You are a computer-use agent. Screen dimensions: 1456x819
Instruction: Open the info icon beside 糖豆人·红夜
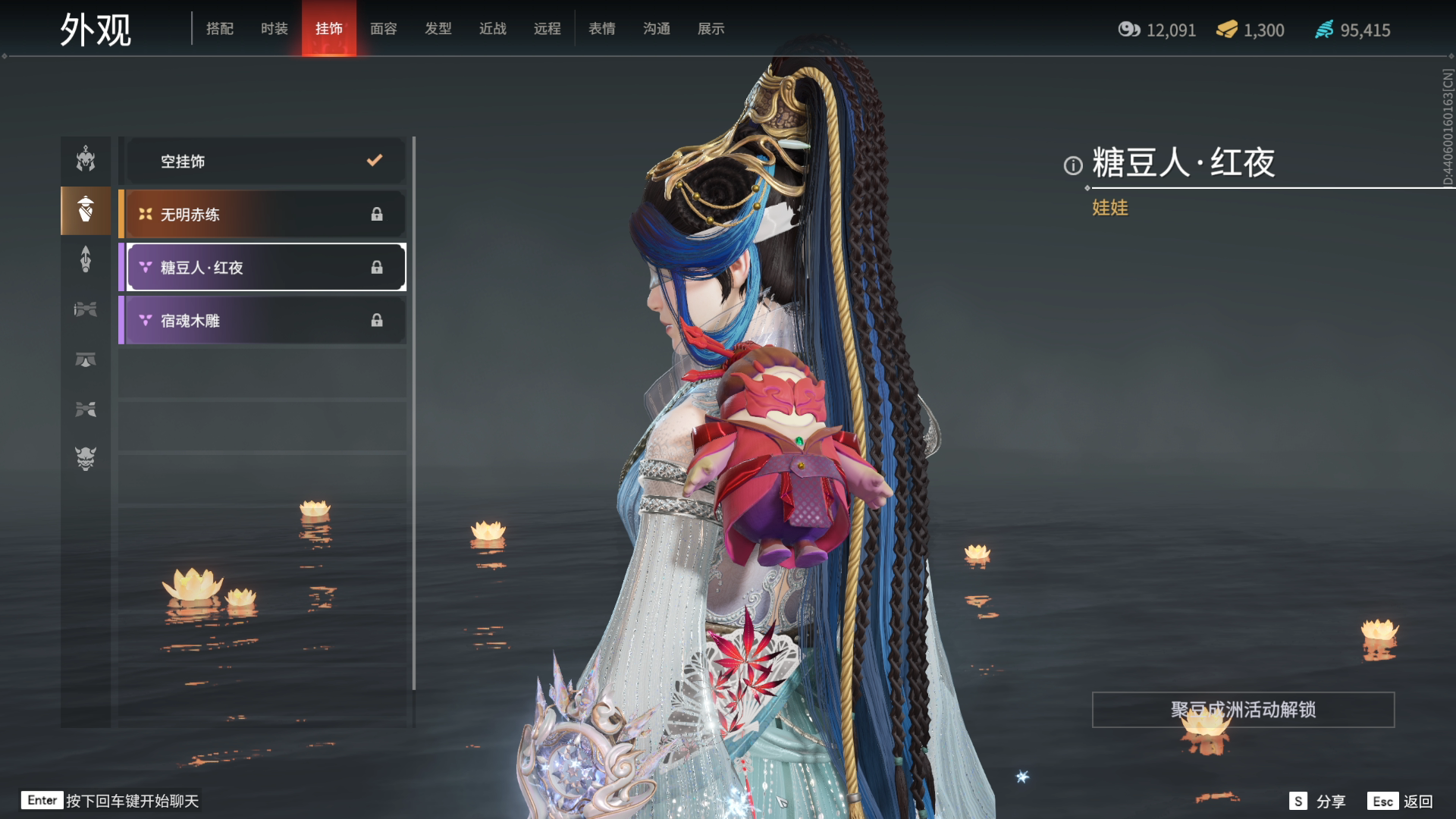pyautogui.click(x=1073, y=165)
